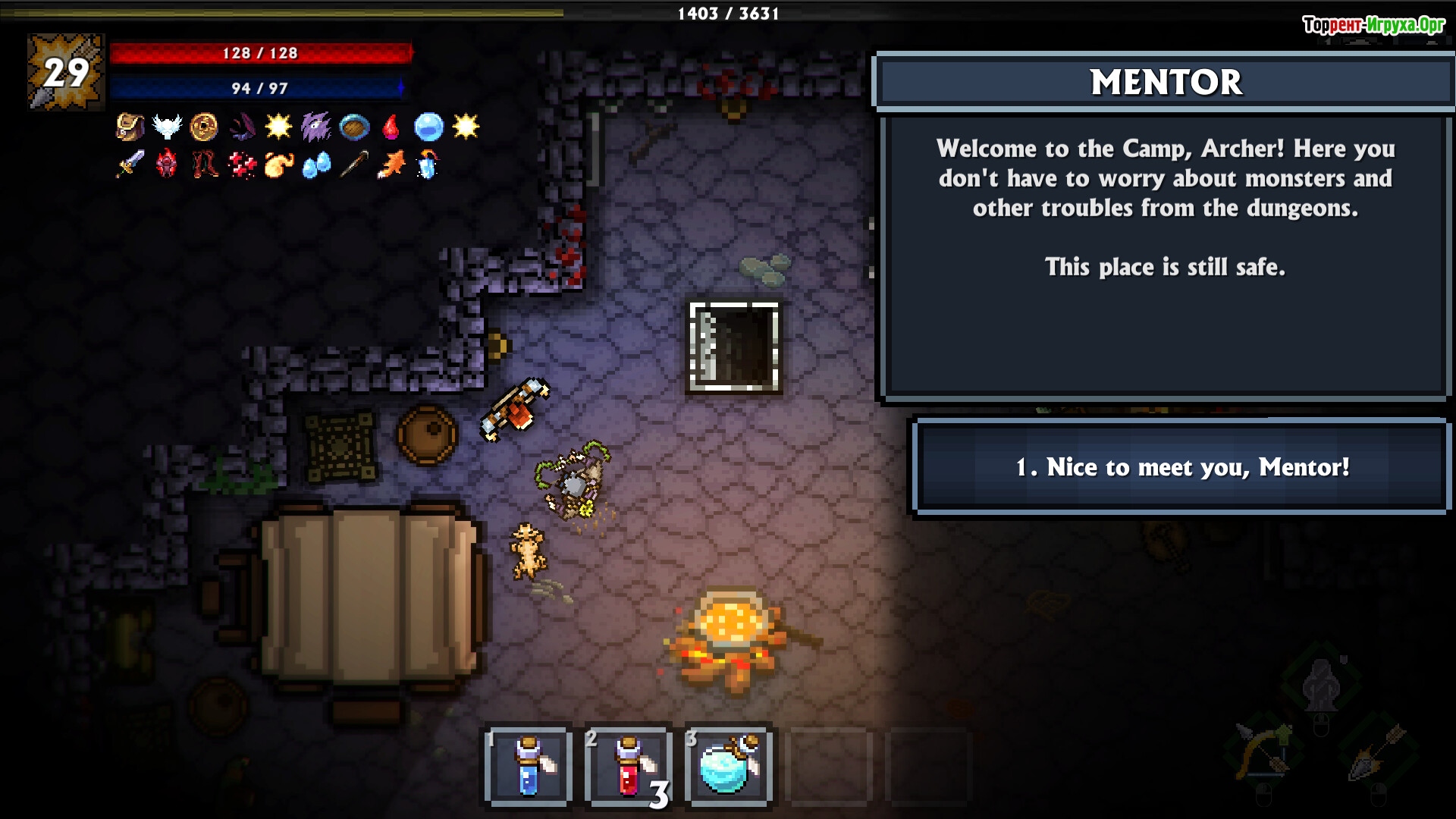Choose the reply "Nice to meet you, Mentor!"
Viewport: 1456px width, 819px height.
coord(1181,467)
